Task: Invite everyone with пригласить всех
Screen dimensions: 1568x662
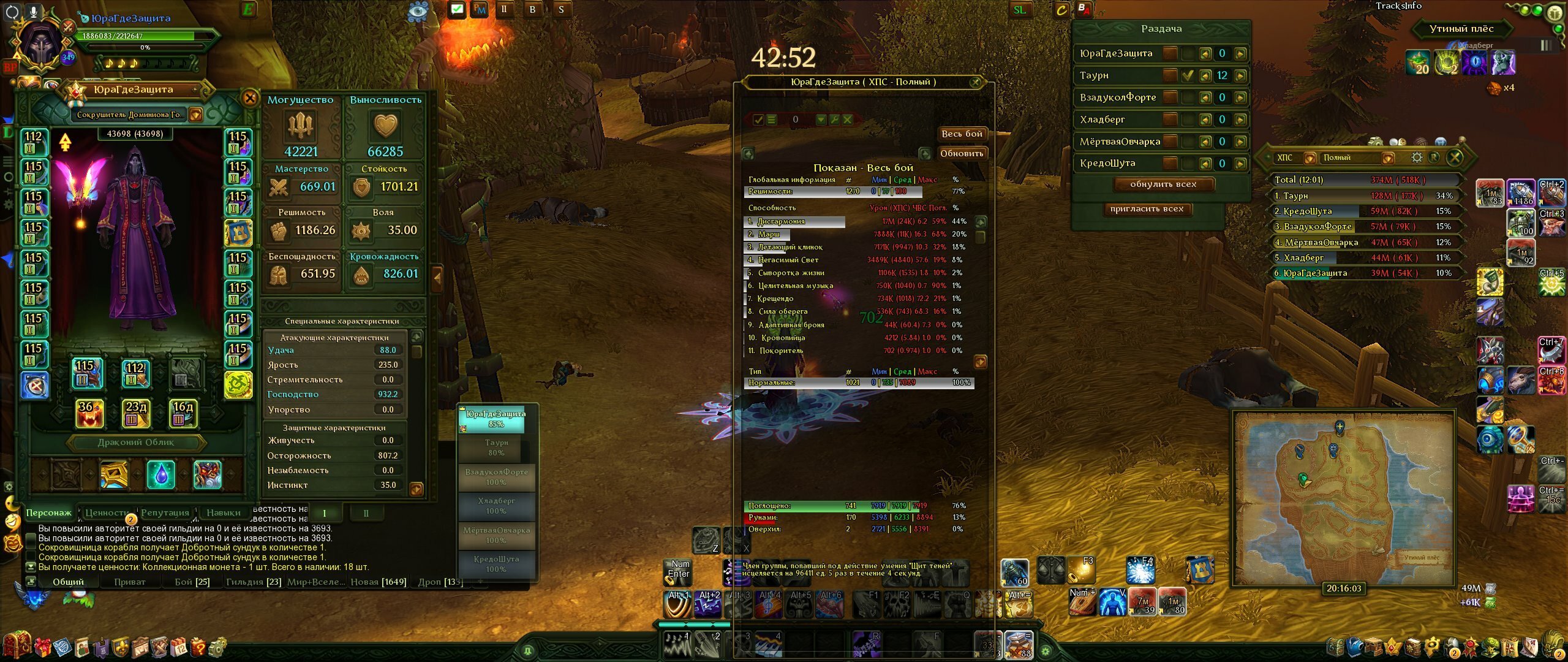Action: 1147,209
